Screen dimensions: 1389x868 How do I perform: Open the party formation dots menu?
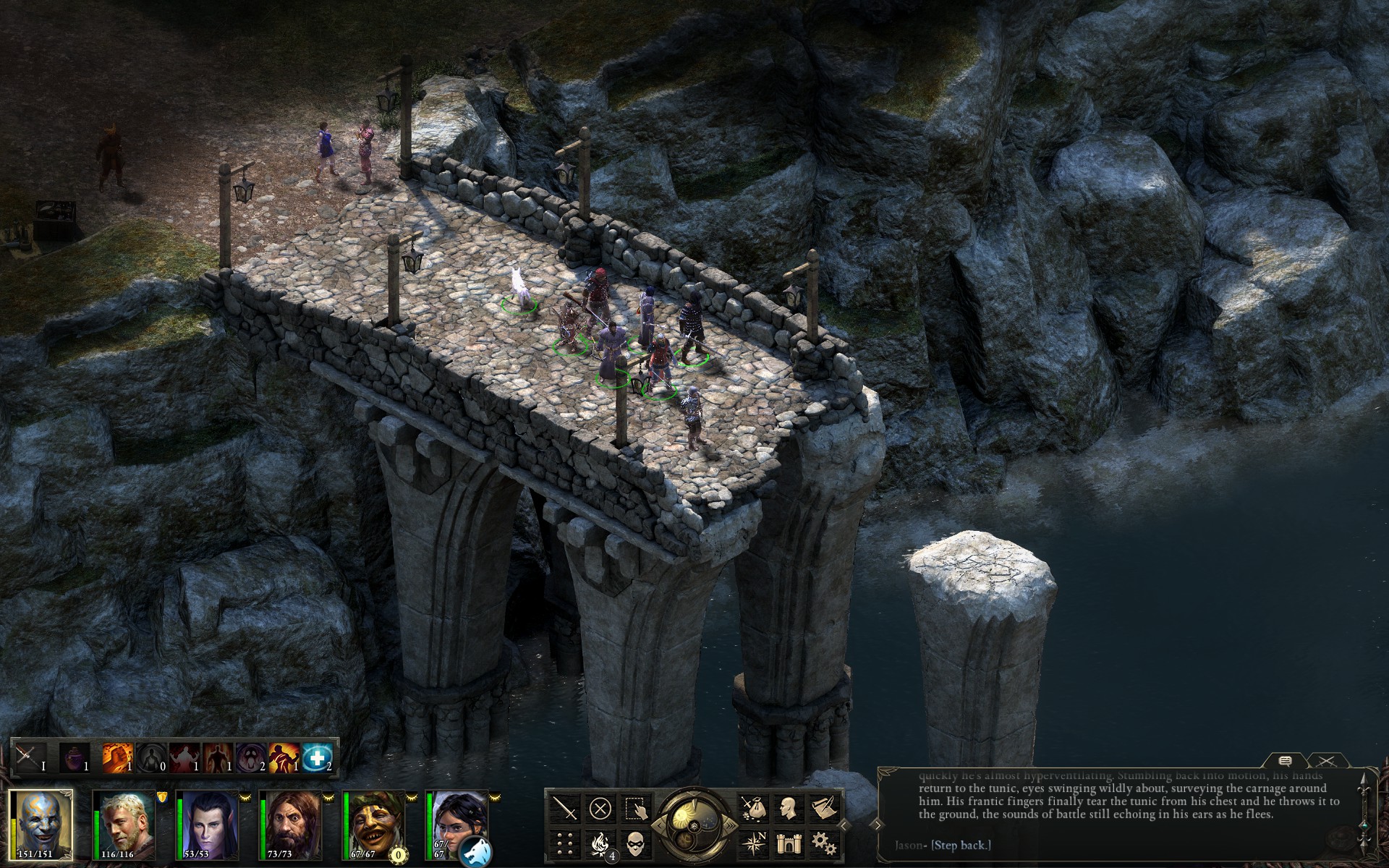pyautogui.click(x=566, y=843)
